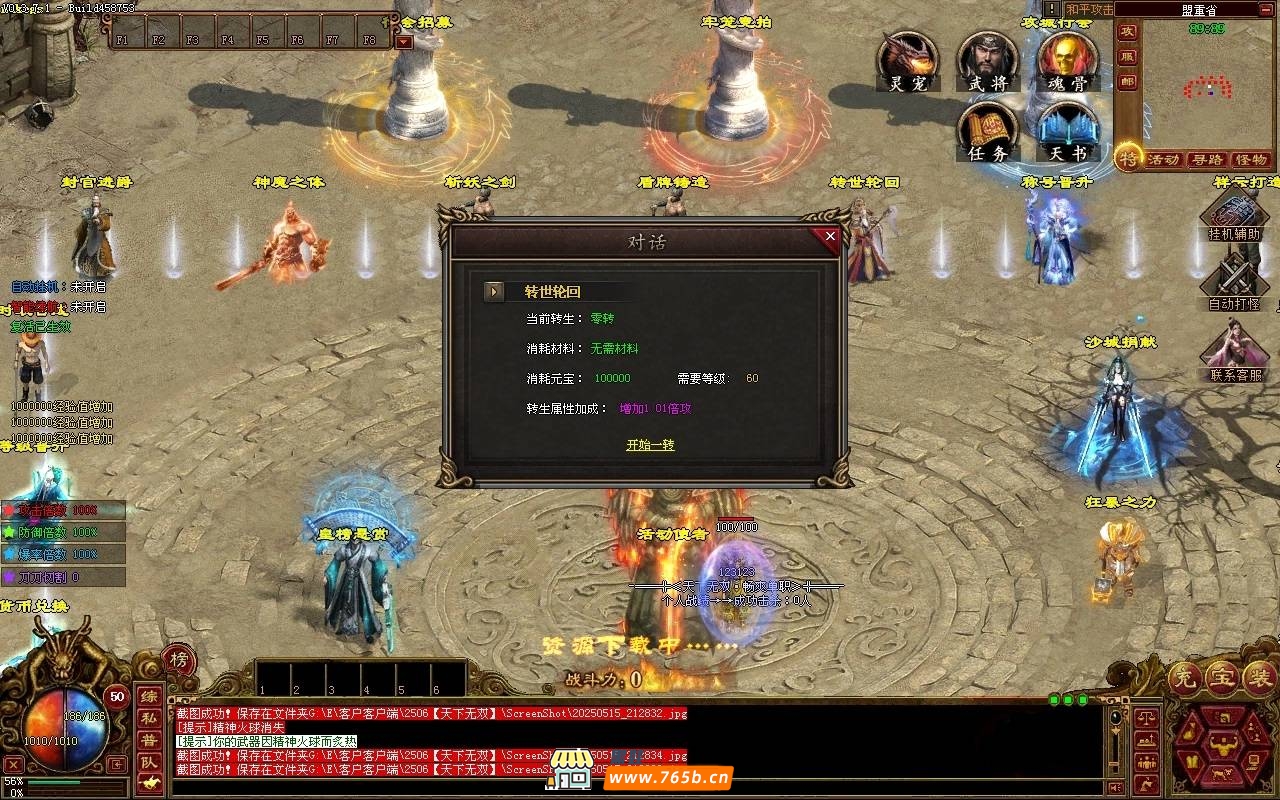Open the 挂机辅助 auto-play helper

coord(1234,216)
